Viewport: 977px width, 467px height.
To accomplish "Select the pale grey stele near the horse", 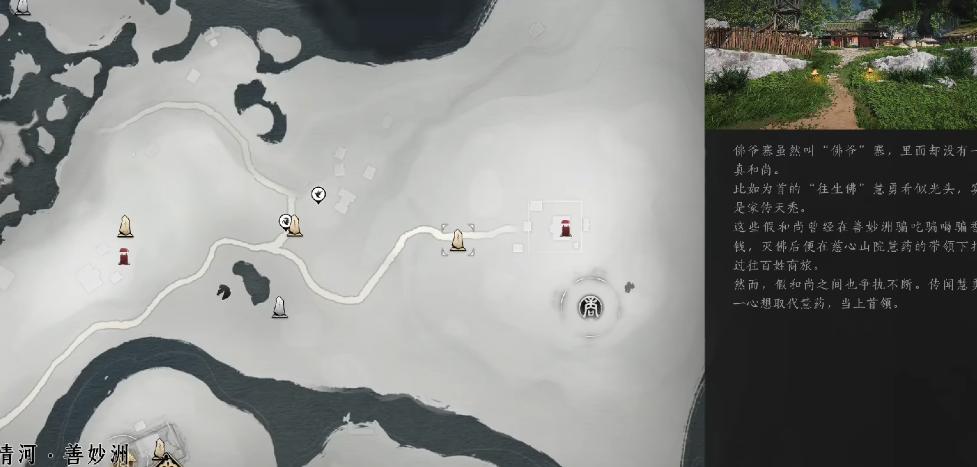I will tap(280, 306).
